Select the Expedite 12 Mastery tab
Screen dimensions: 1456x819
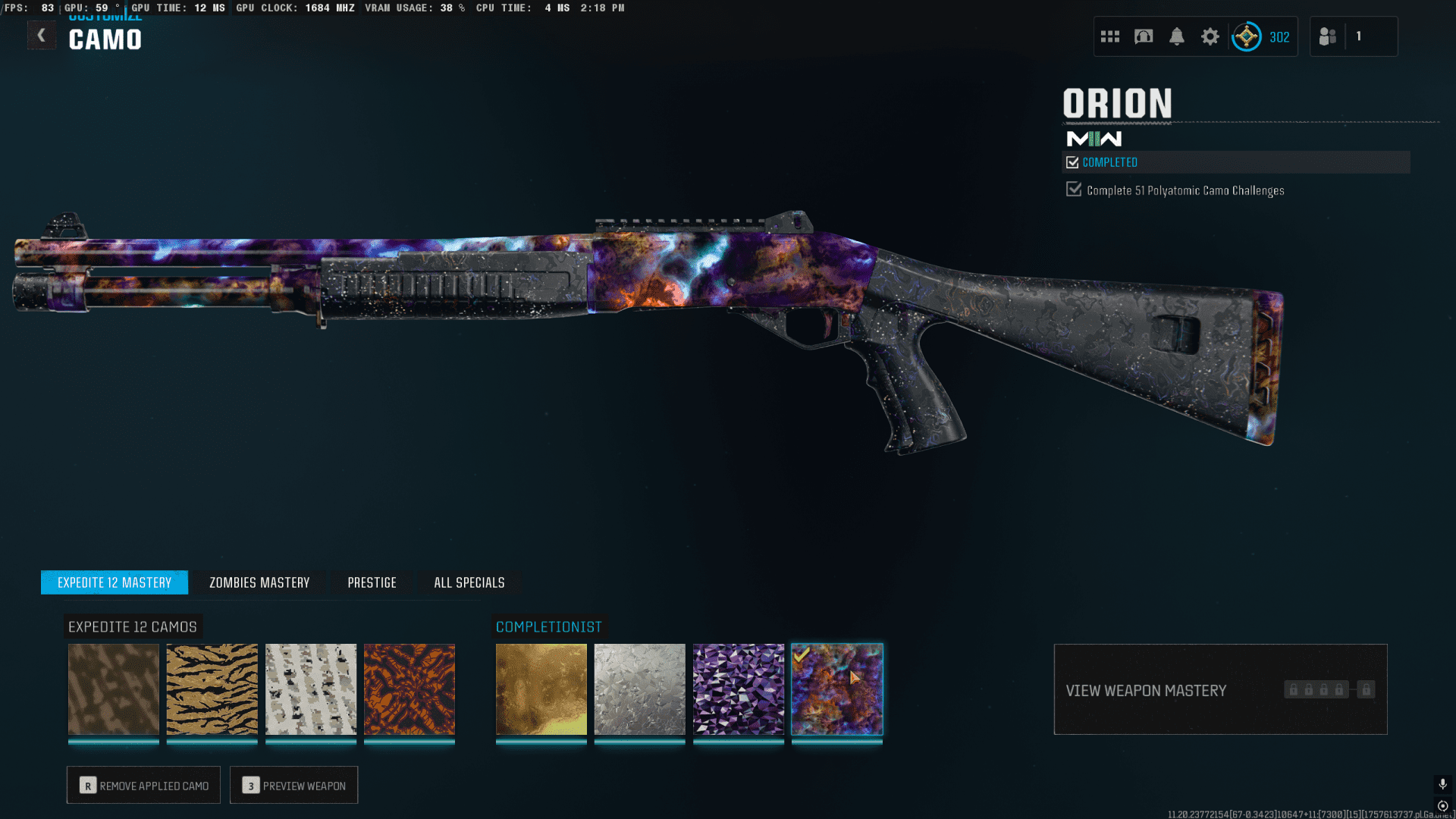pyautogui.click(x=115, y=582)
